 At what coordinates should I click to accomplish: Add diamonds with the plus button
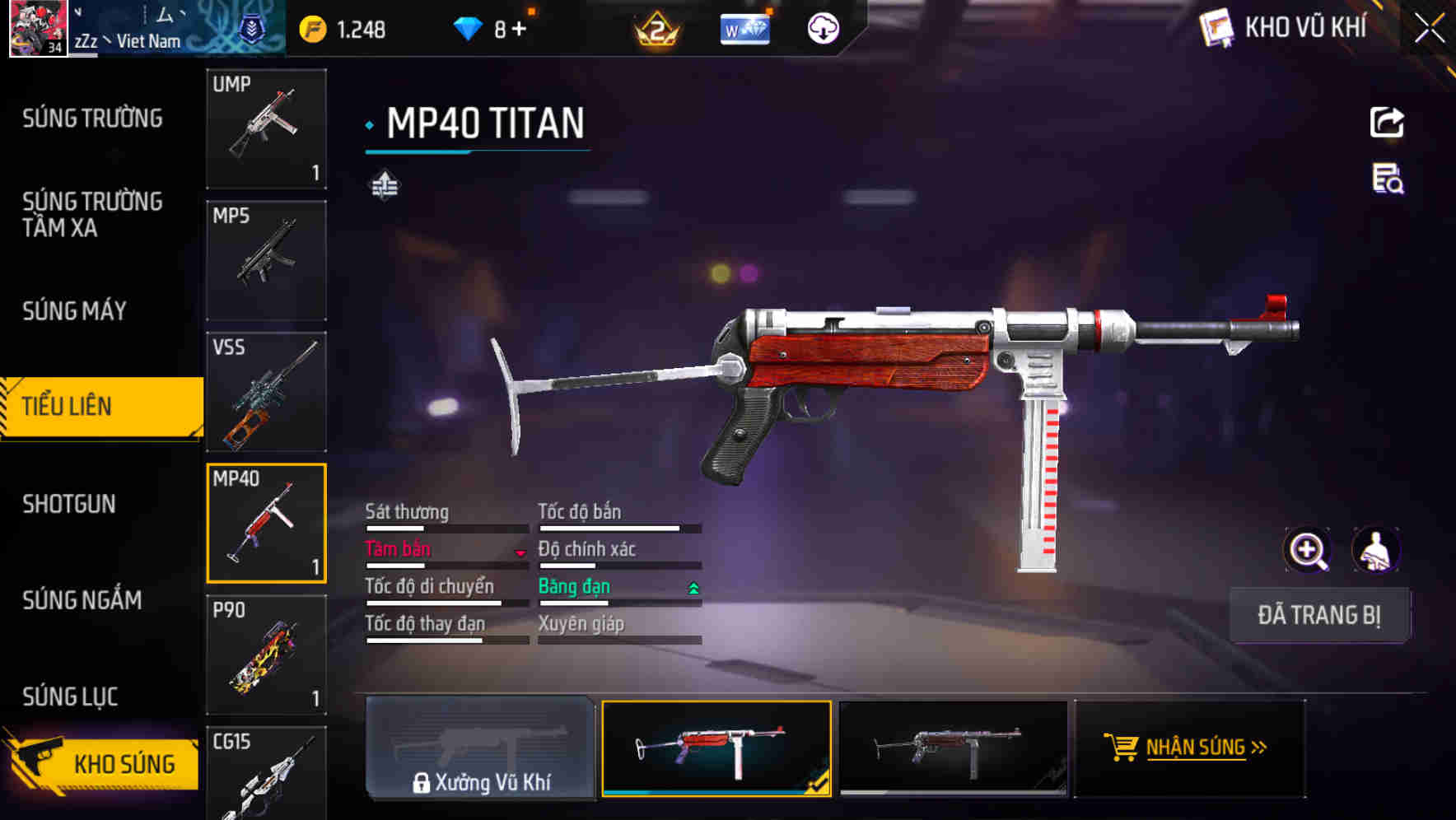(x=519, y=30)
